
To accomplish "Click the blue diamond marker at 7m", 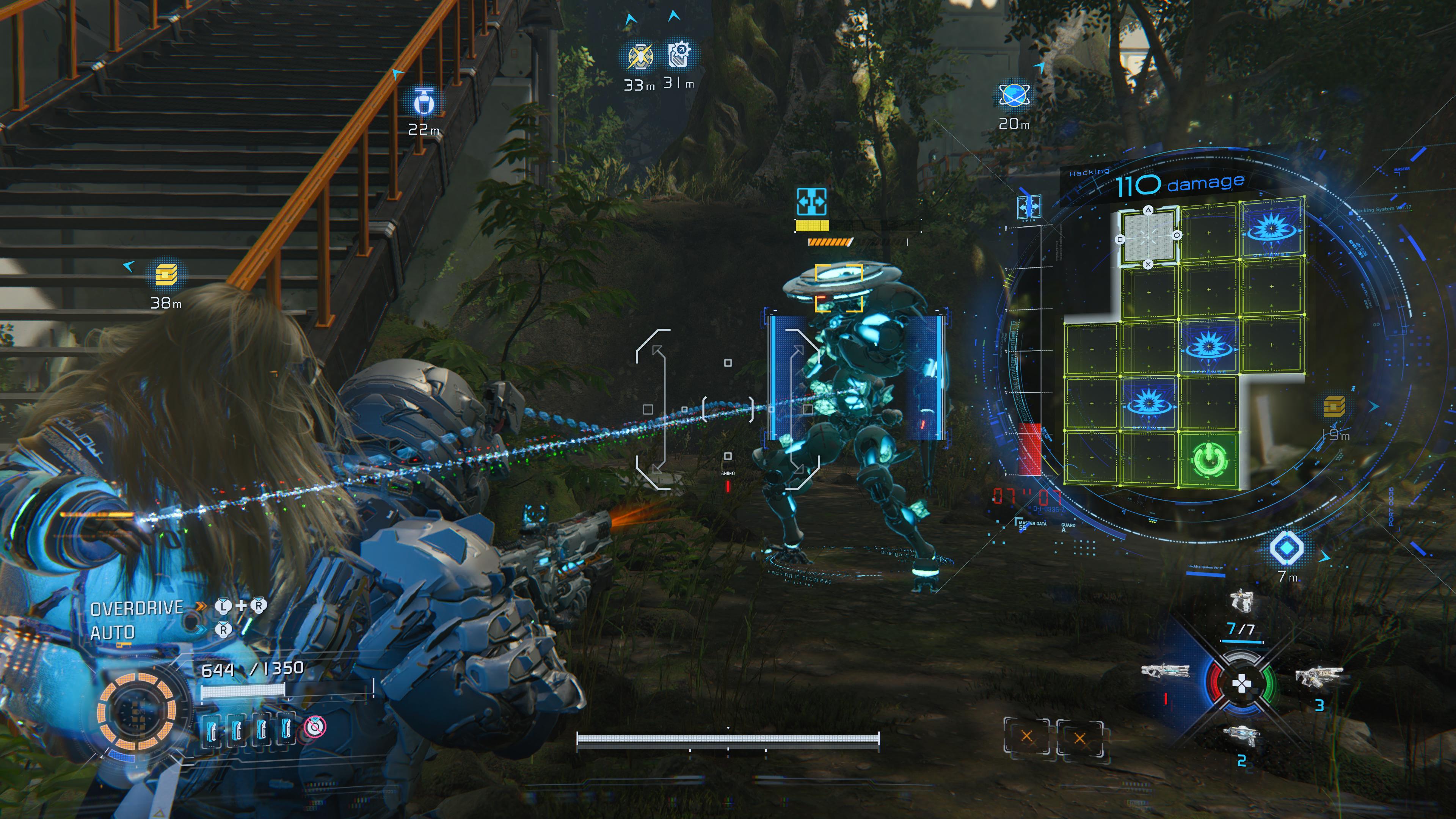I will tap(1287, 548).
